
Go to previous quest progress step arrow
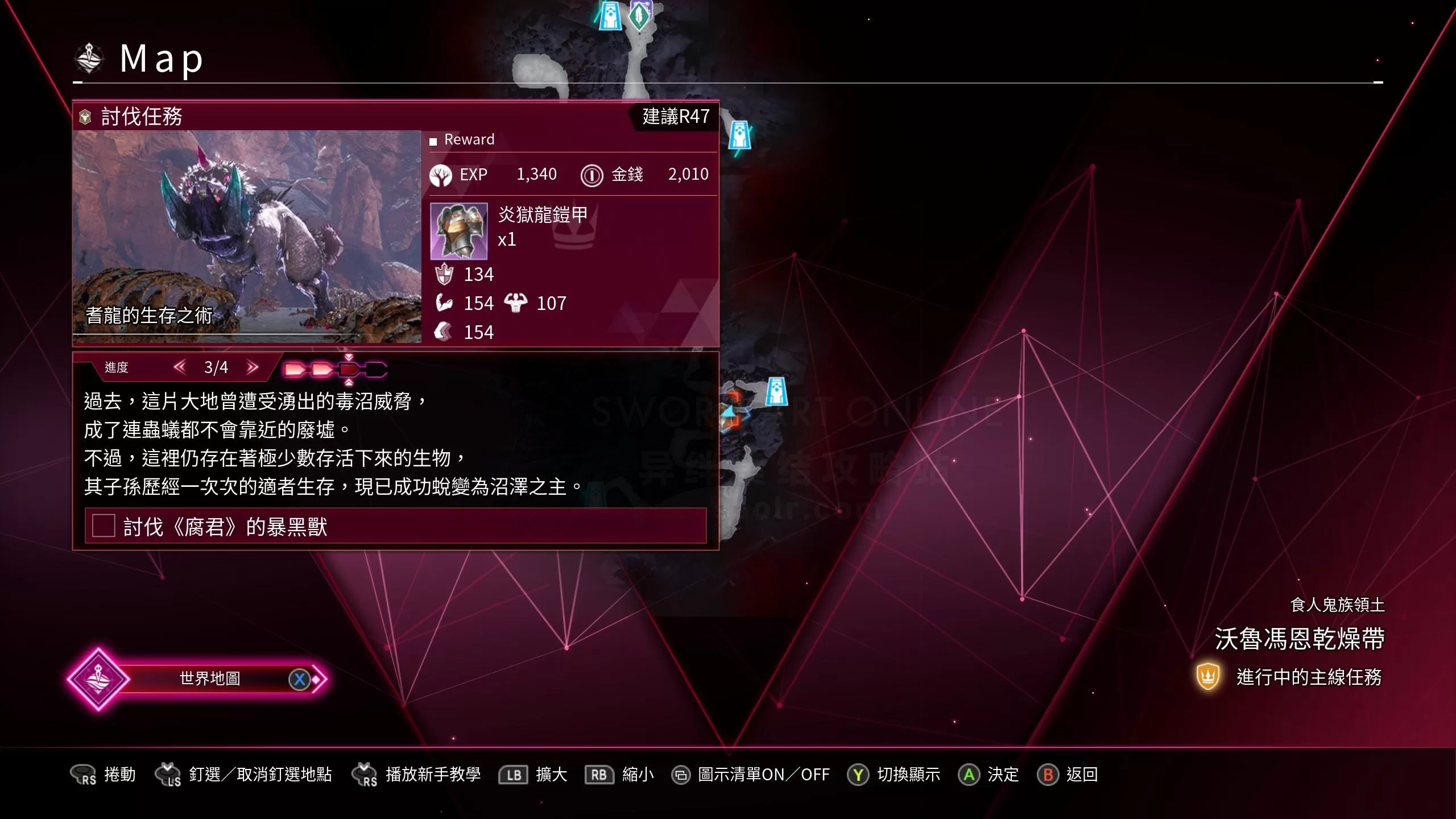click(180, 367)
